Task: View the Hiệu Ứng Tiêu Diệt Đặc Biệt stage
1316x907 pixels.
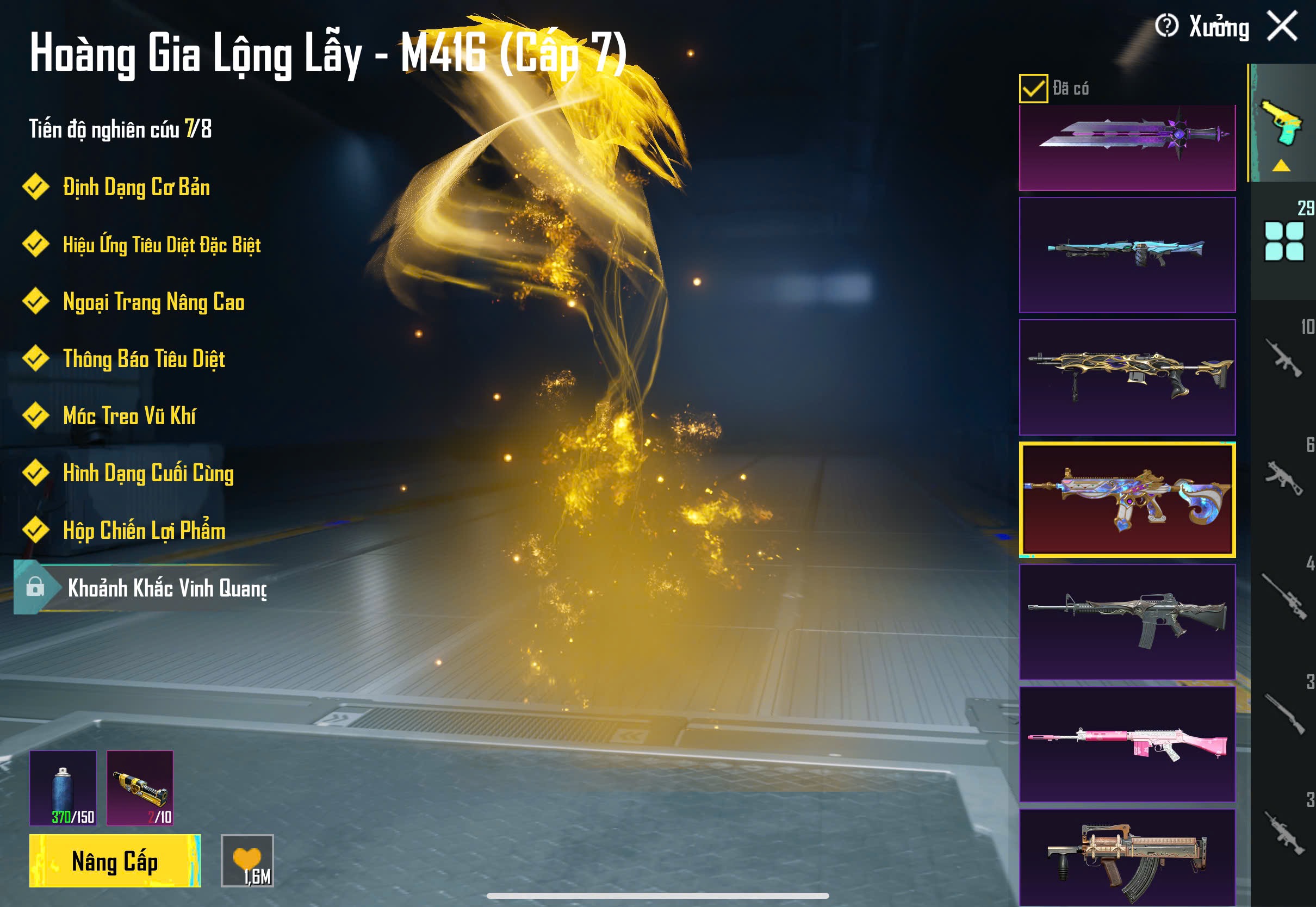Action: (162, 245)
